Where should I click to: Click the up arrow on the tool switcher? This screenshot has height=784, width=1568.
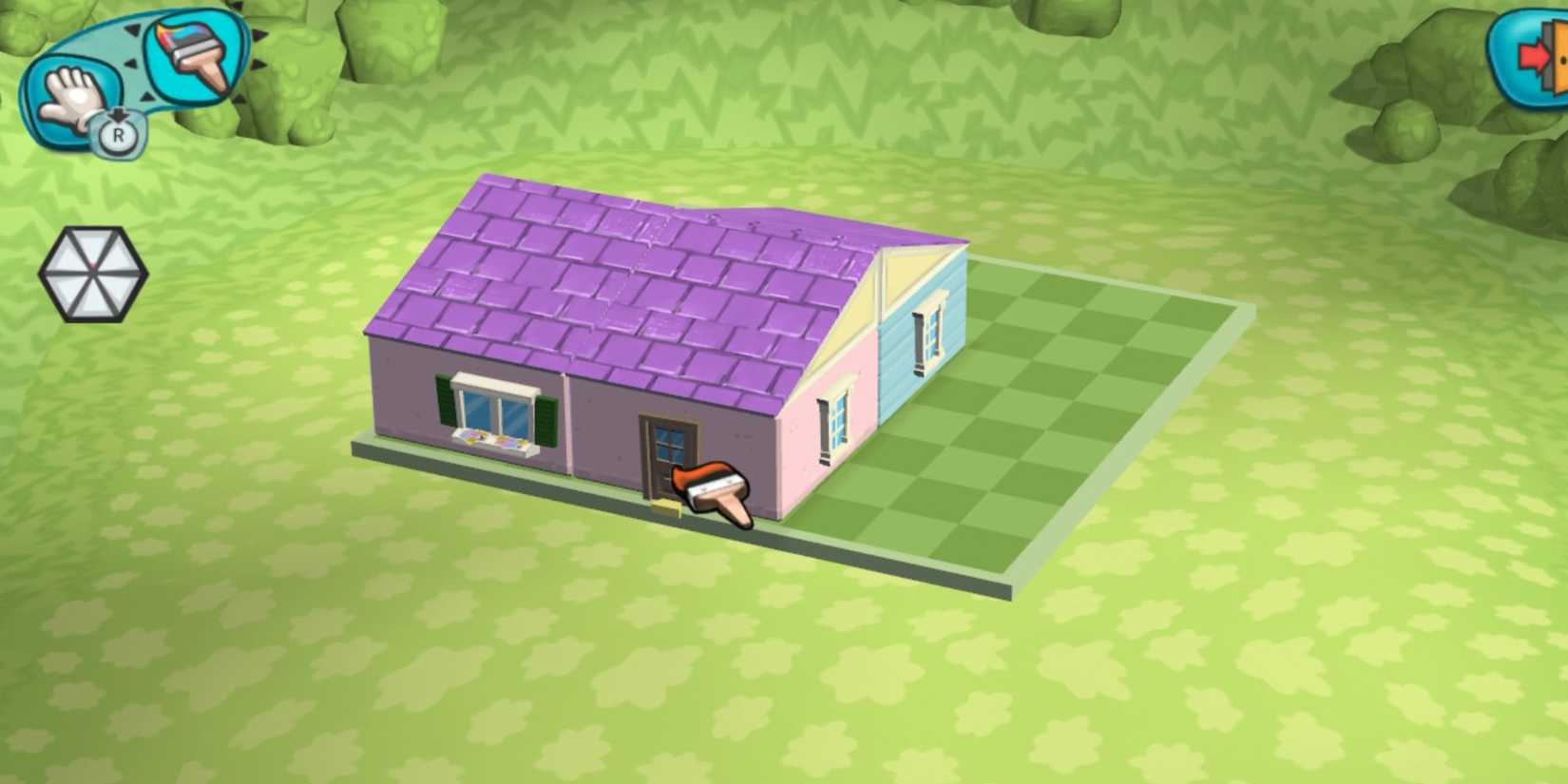[x=133, y=29]
